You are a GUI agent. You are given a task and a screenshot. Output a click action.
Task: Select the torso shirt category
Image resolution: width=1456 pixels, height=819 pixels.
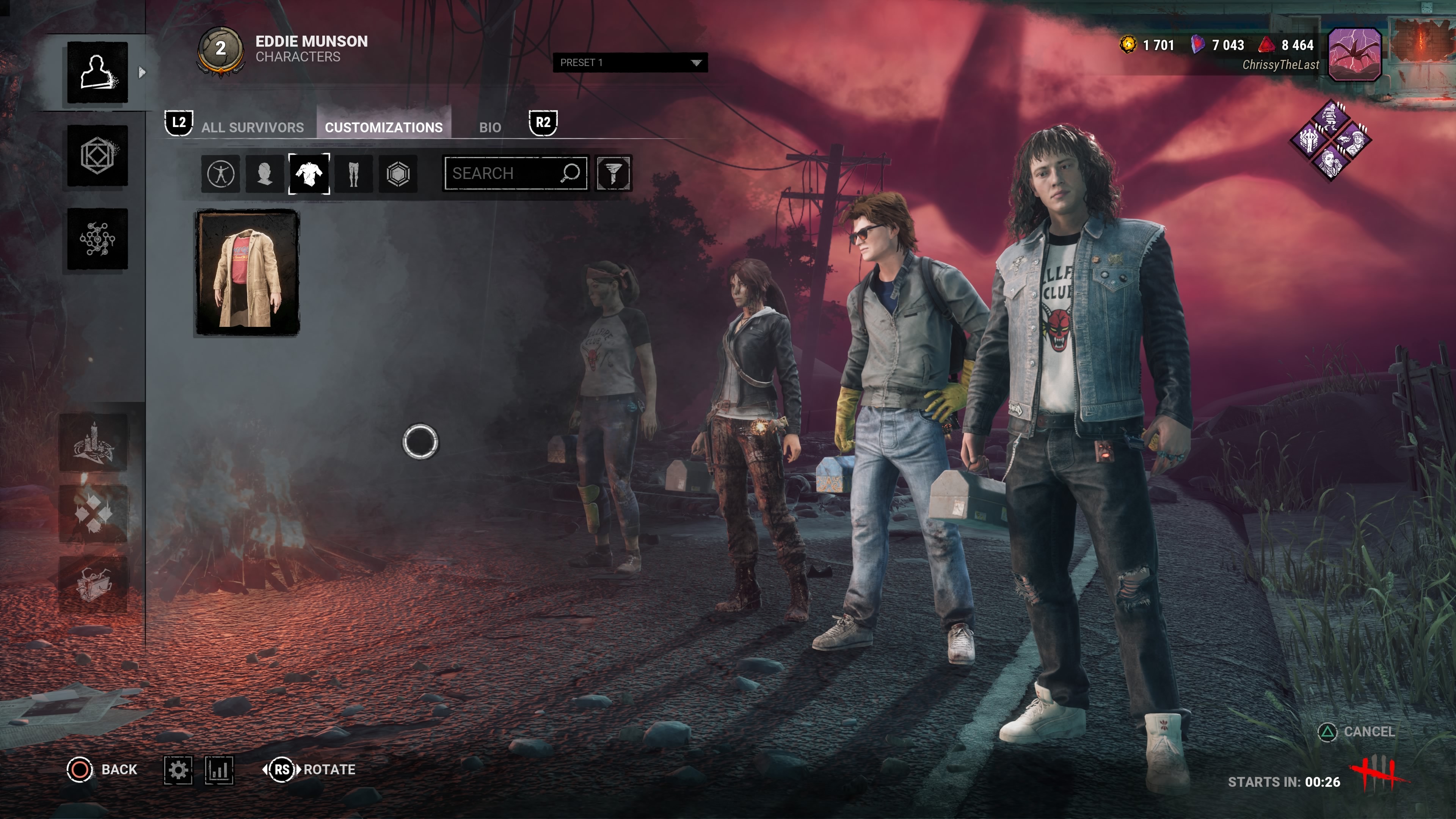point(309,174)
